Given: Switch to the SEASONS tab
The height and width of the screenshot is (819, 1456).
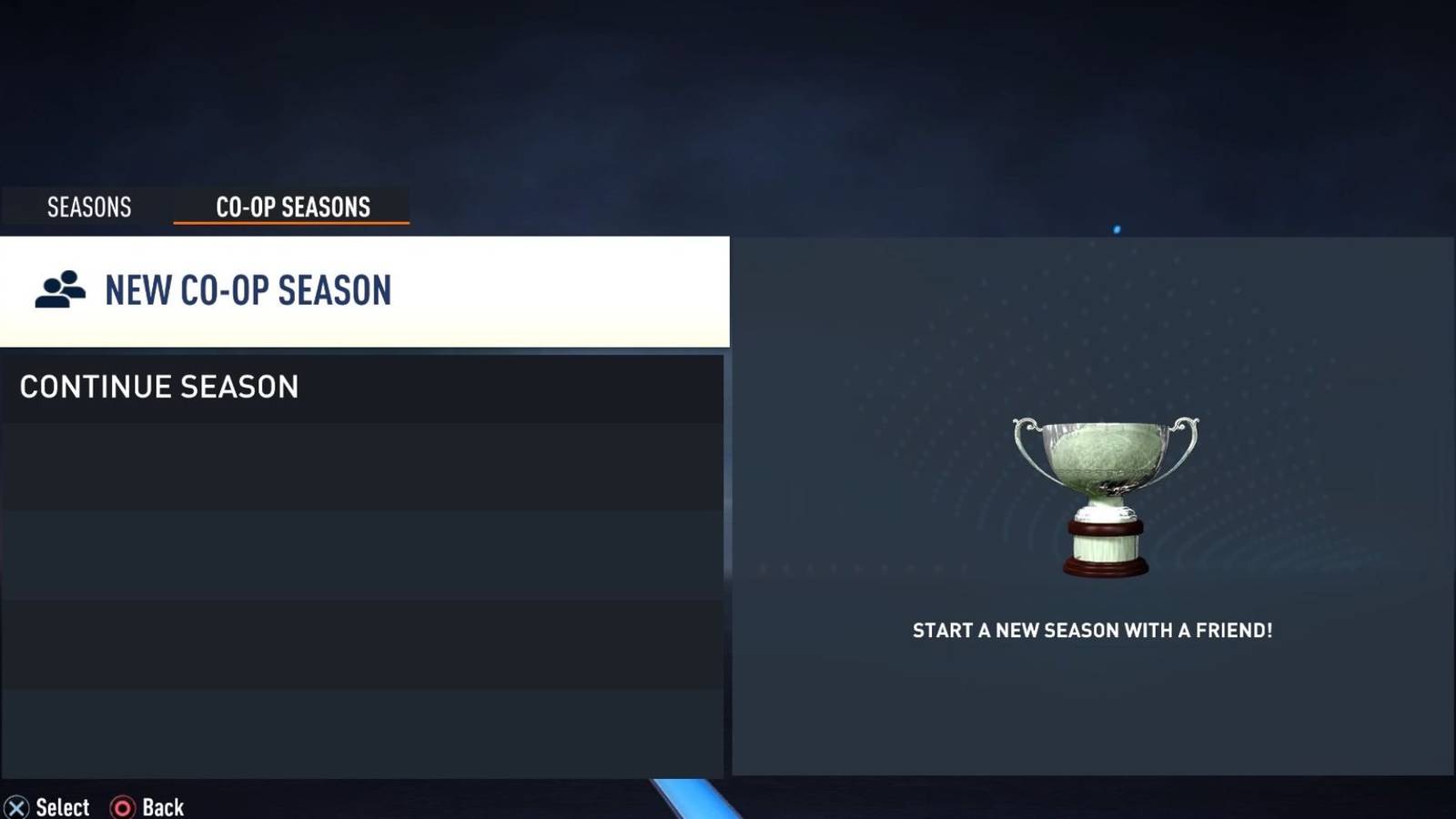Looking at the screenshot, I should pos(88,207).
